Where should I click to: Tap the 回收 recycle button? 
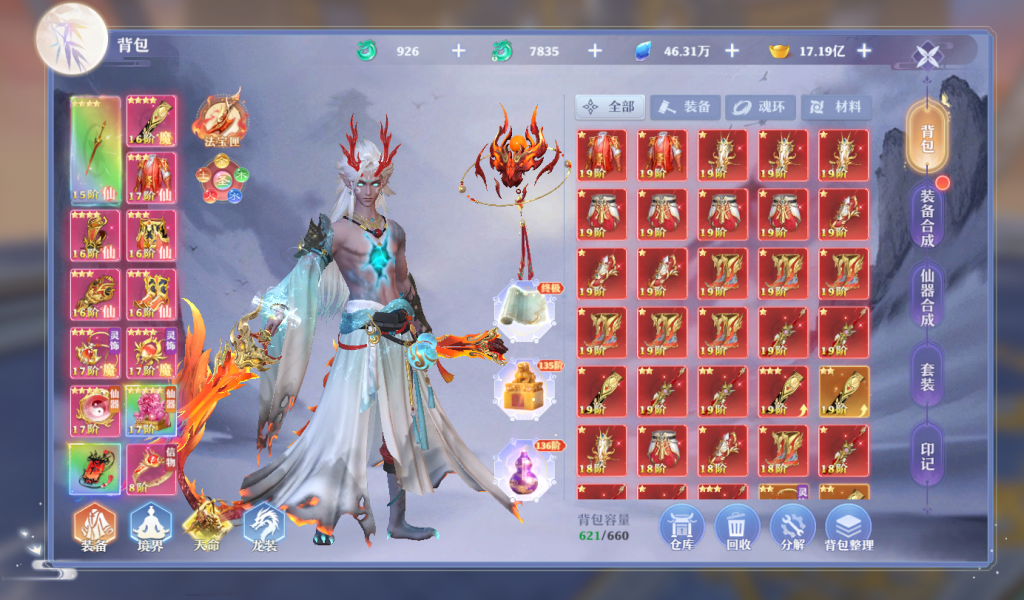click(737, 527)
